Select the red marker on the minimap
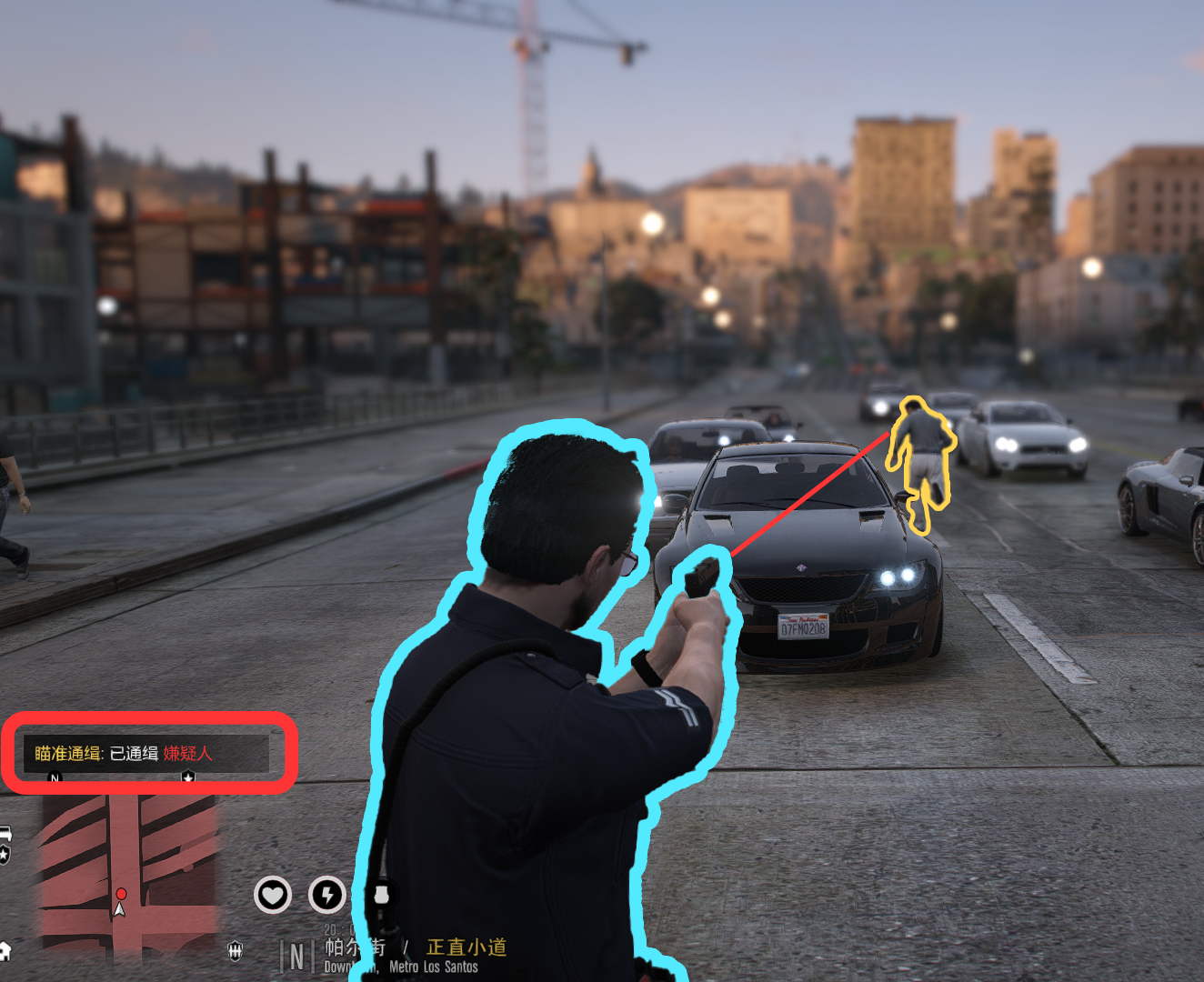The height and width of the screenshot is (982, 1204). point(121,895)
